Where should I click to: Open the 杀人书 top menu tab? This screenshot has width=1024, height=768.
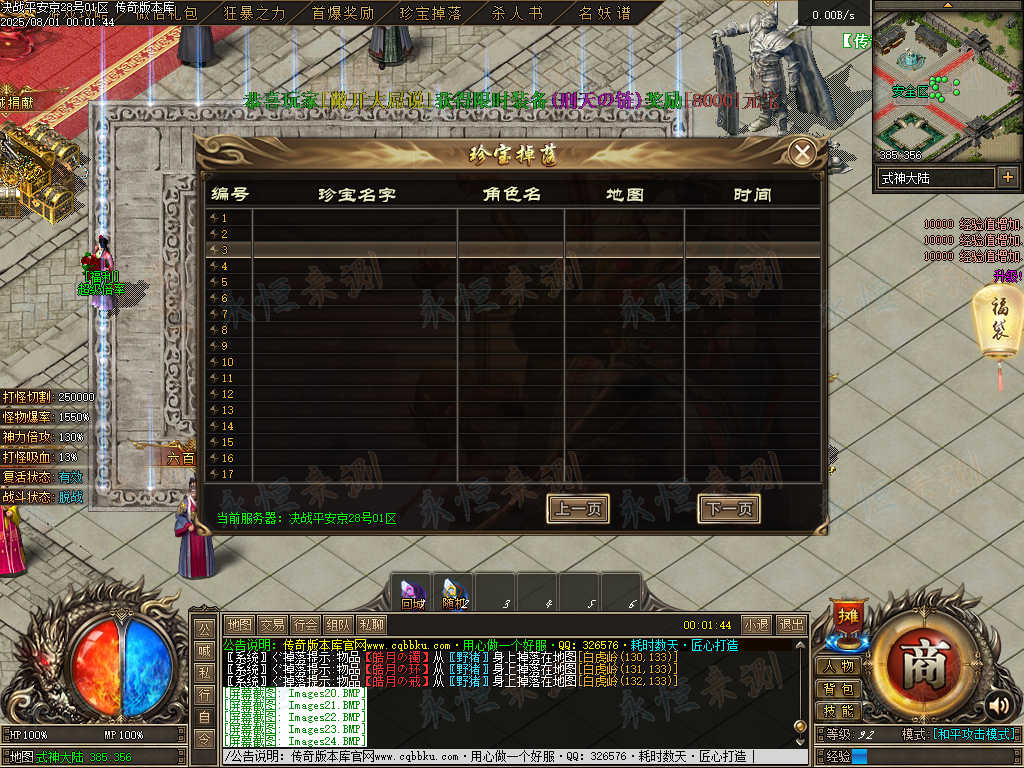(x=518, y=13)
